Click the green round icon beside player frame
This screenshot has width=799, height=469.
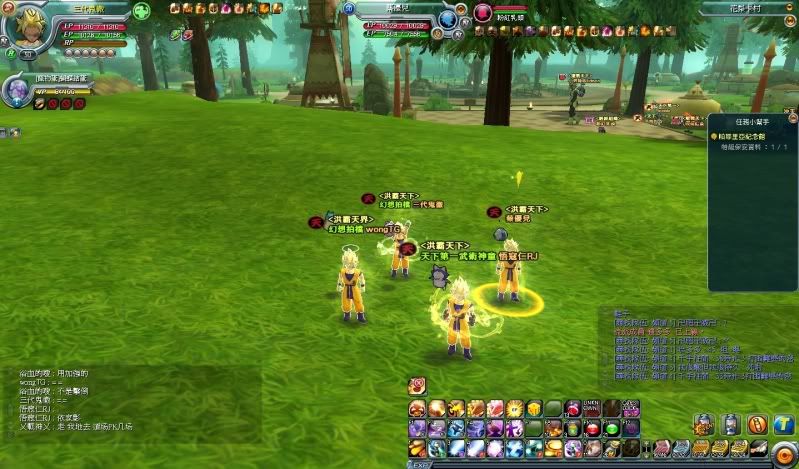[142, 13]
